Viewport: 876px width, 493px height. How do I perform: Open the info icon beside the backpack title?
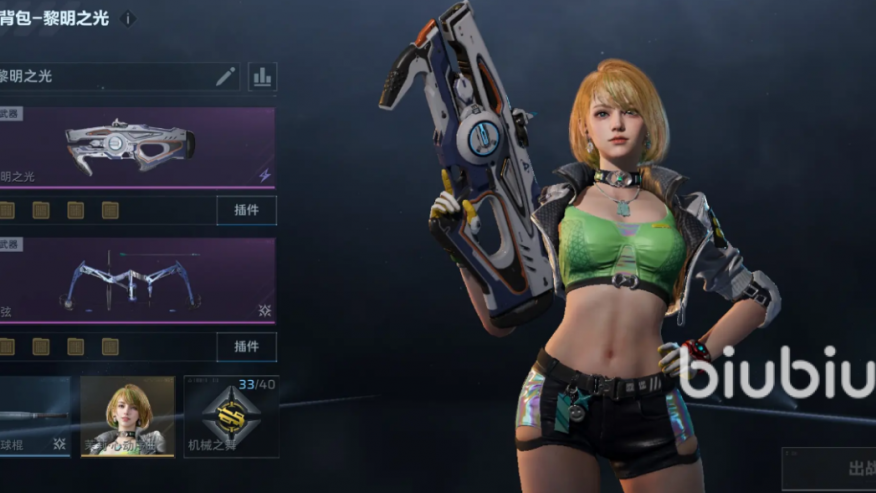pos(128,18)
